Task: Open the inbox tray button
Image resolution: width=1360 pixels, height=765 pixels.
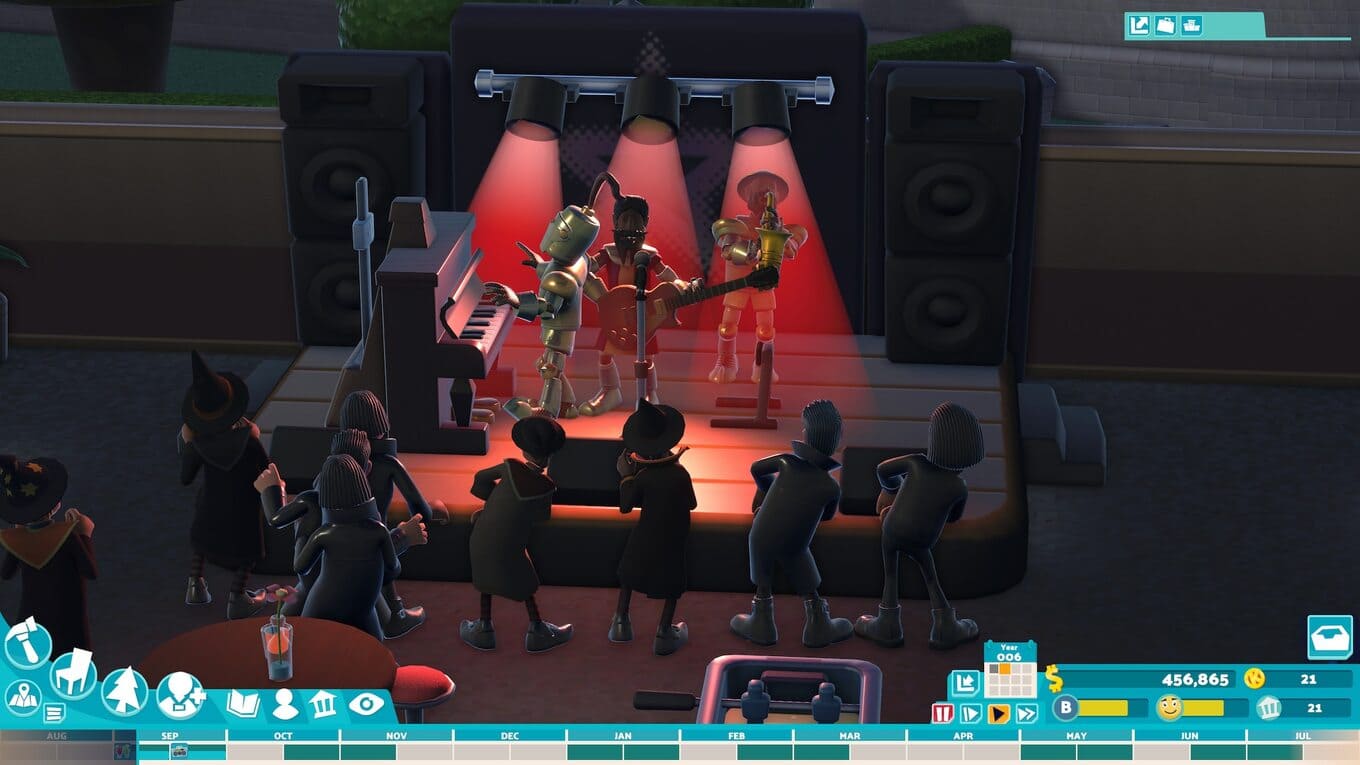Action: coord(1330,637)
